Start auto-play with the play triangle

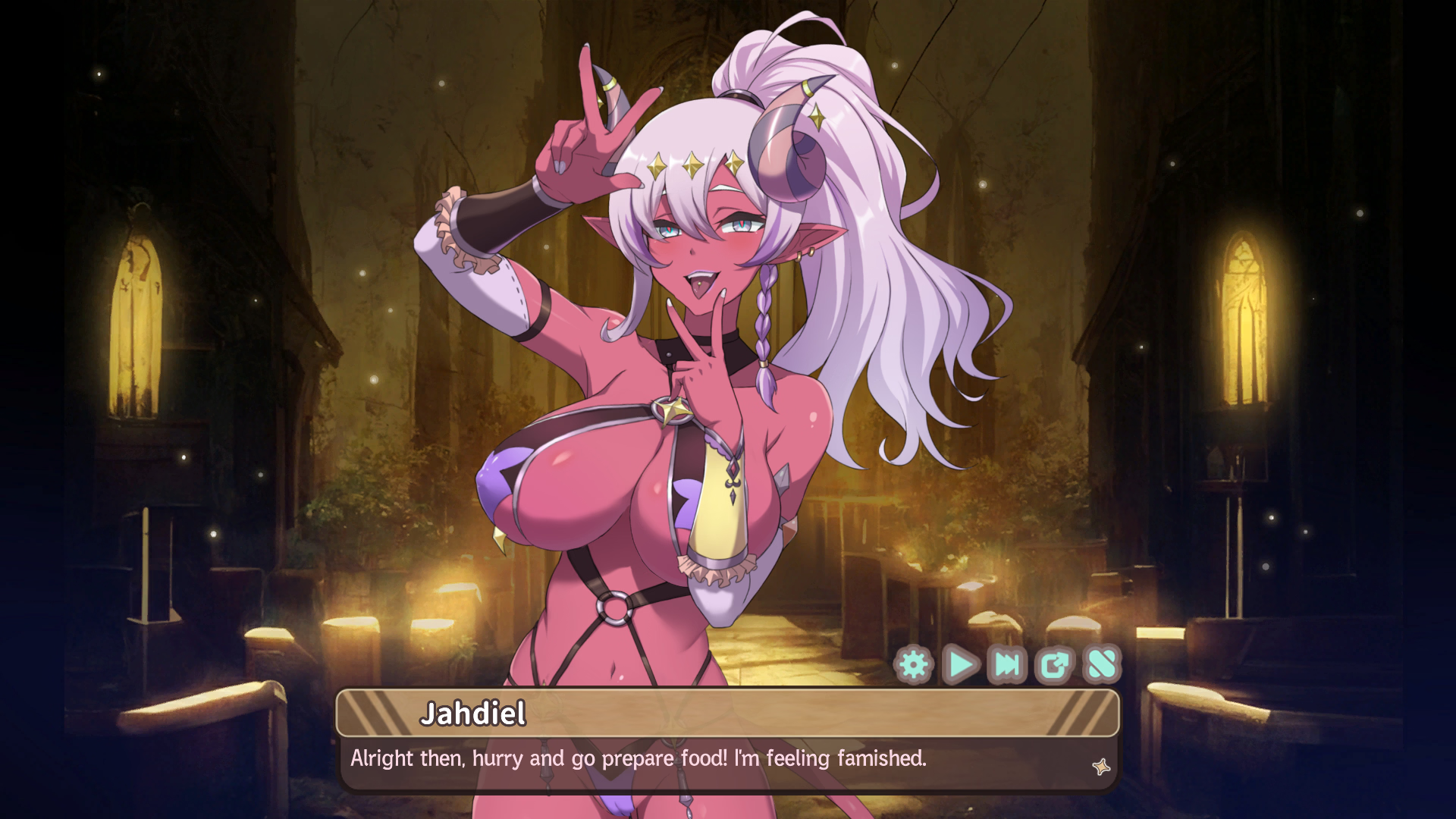[961, 665]
